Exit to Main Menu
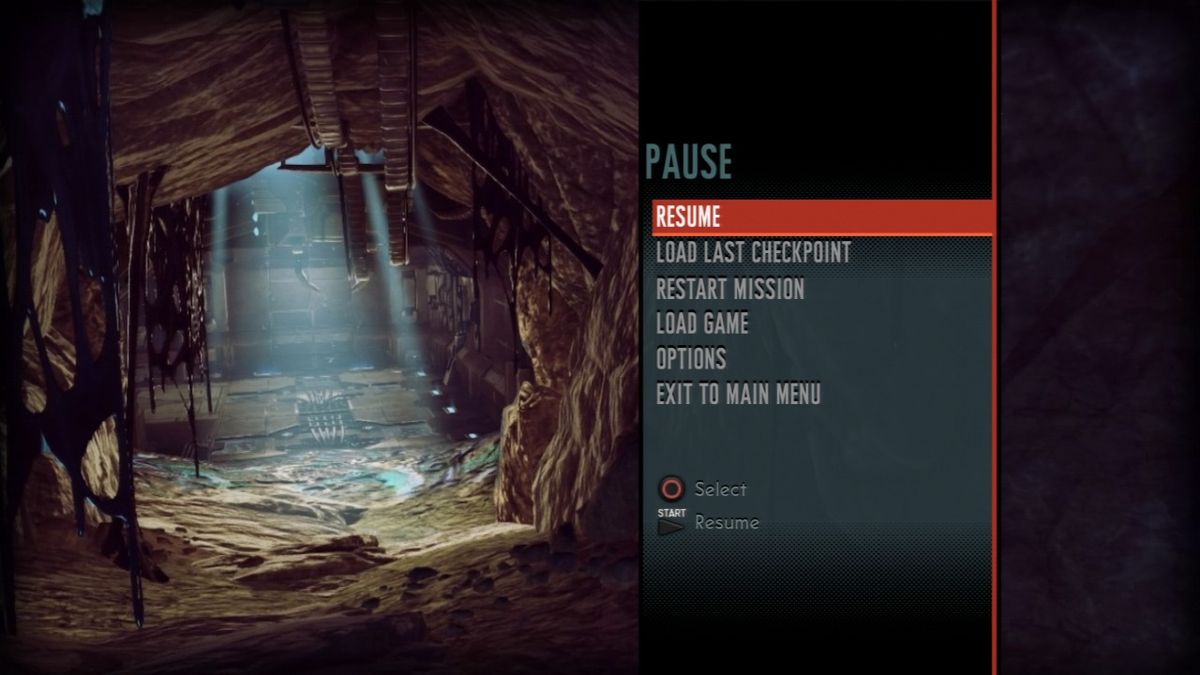1200x675 pixels. [738, 394]
